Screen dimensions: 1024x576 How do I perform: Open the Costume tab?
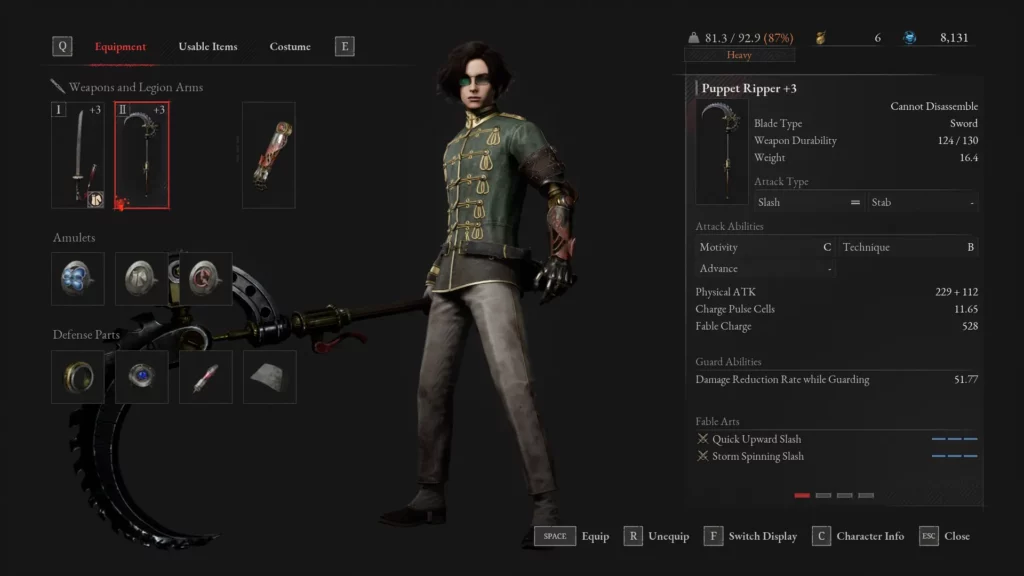coord(290,47)
